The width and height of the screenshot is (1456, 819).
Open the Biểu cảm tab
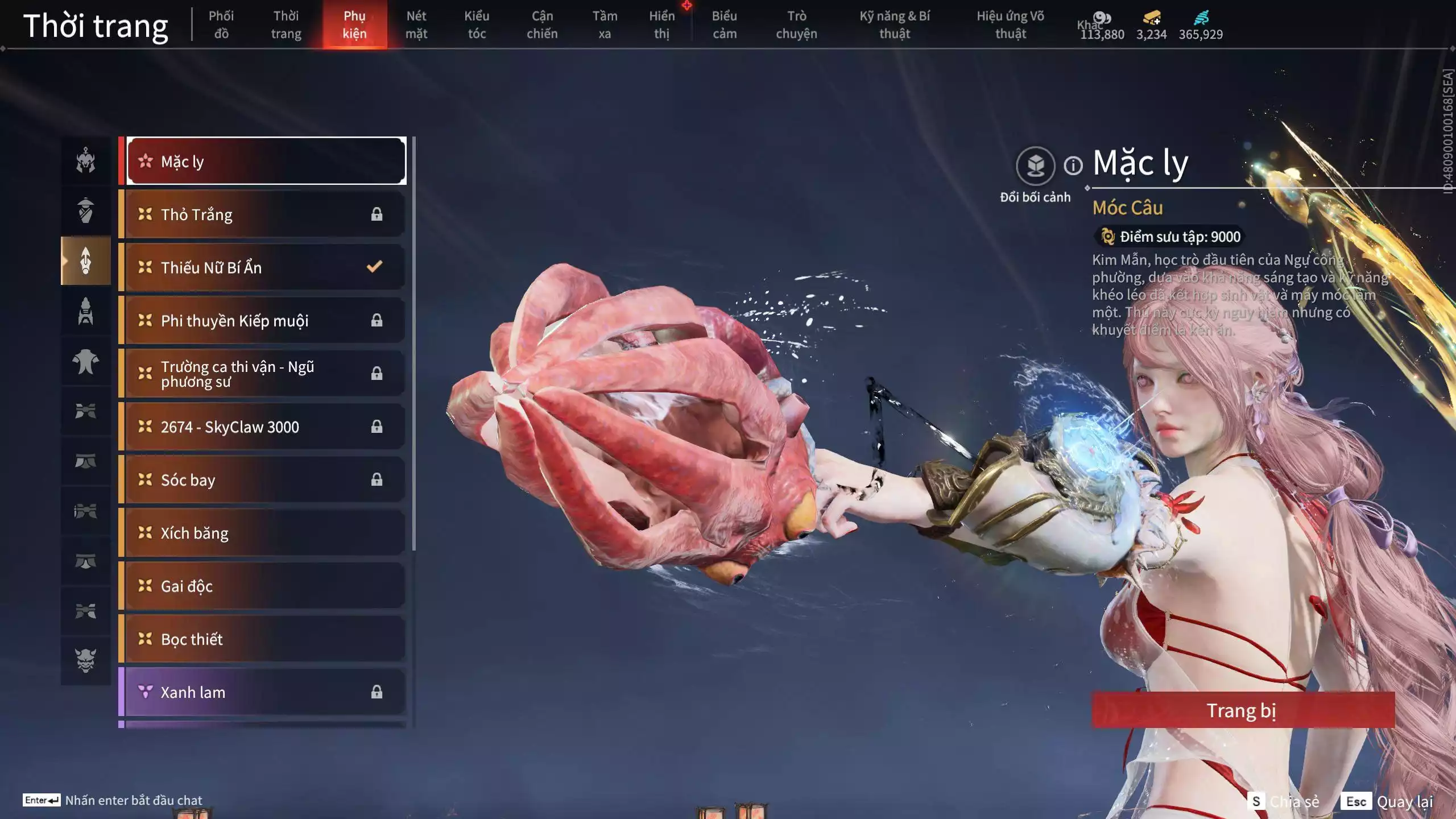724,24
